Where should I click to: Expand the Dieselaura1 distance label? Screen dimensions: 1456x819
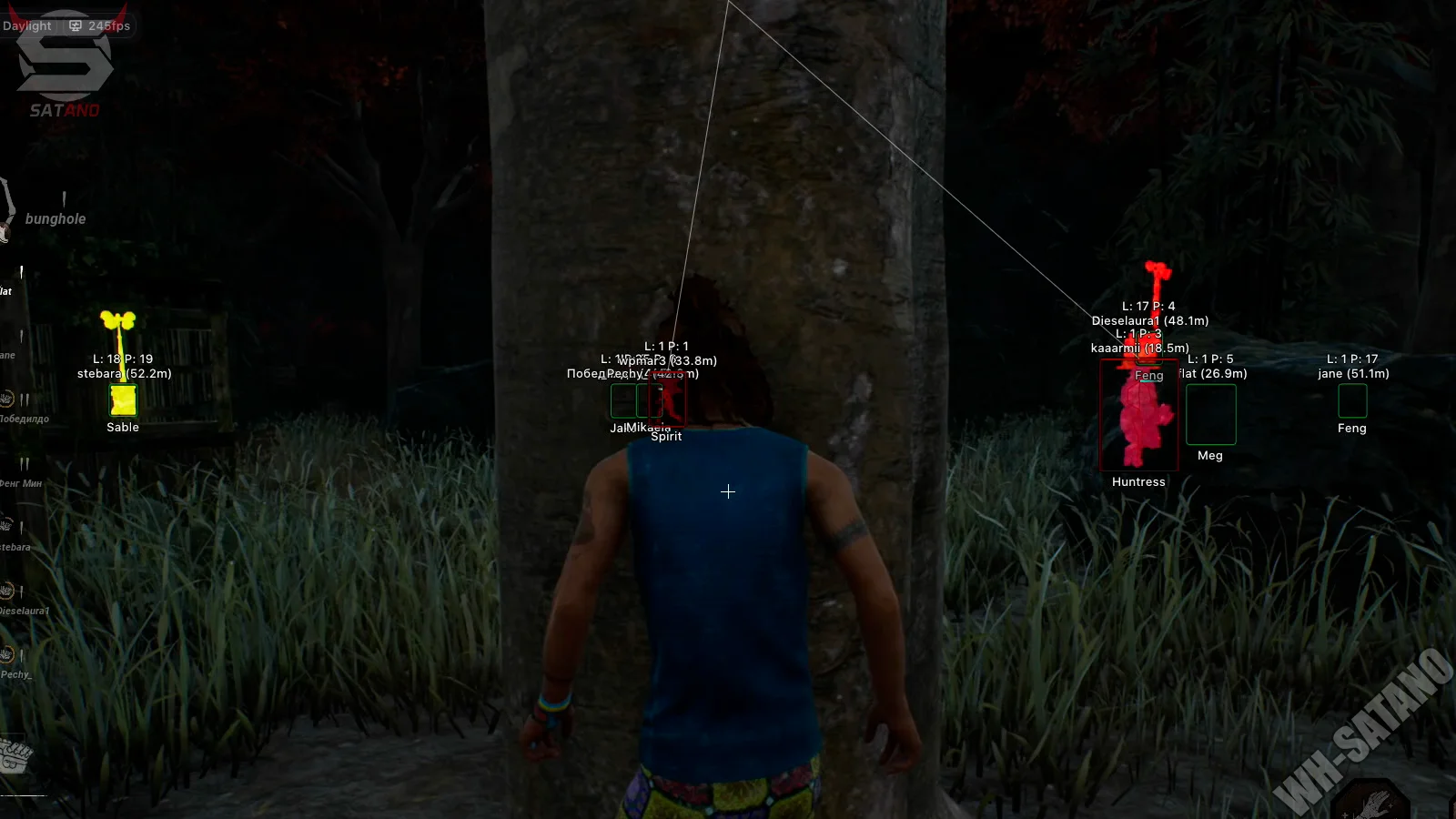tap(1149, 320)
